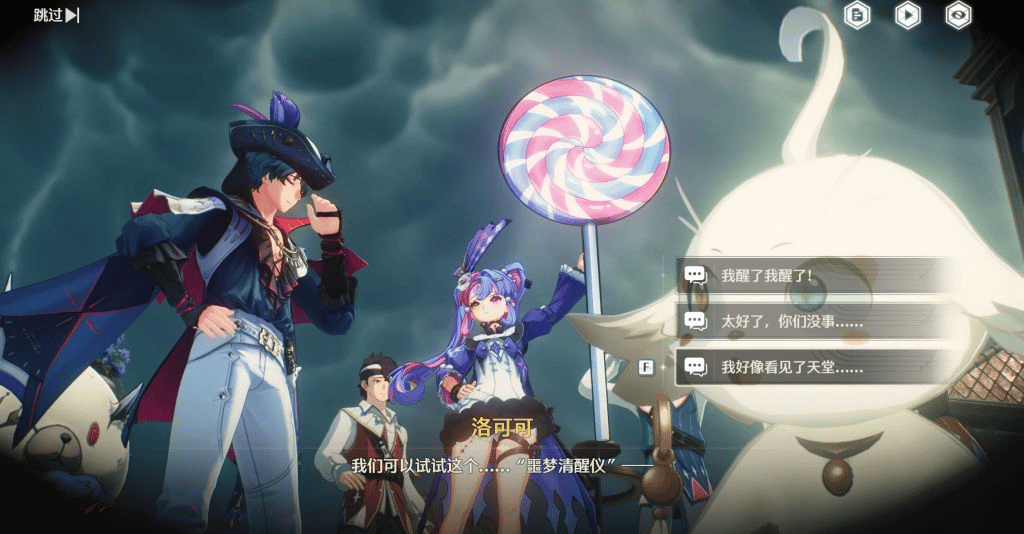This screenshot has width=1024, height=534.
Task: Hide the dialogue interface with eye icon
Action: pos(958,15)
